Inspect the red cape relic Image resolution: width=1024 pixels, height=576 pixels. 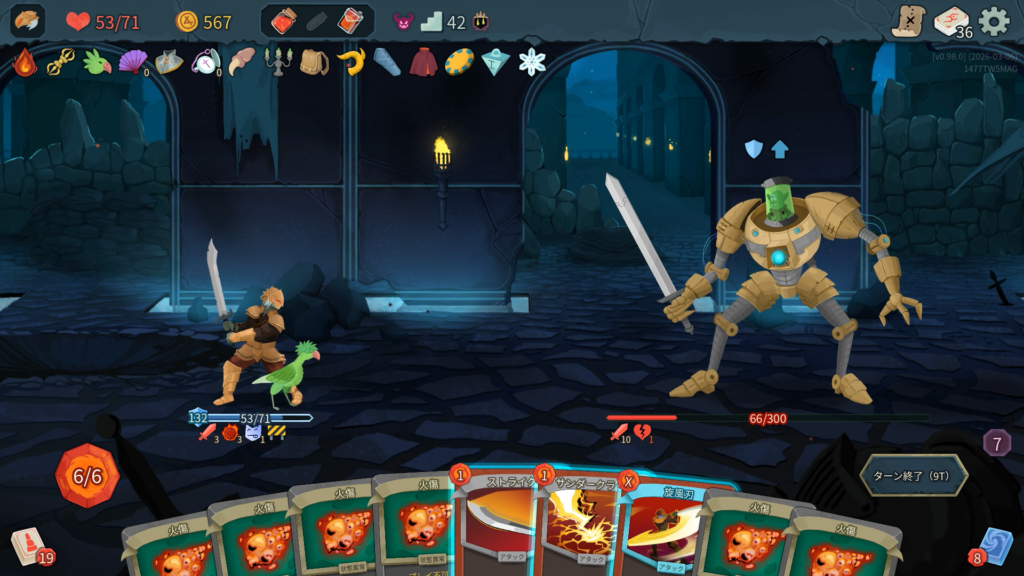pyautogui.click(x=423, y=62)
